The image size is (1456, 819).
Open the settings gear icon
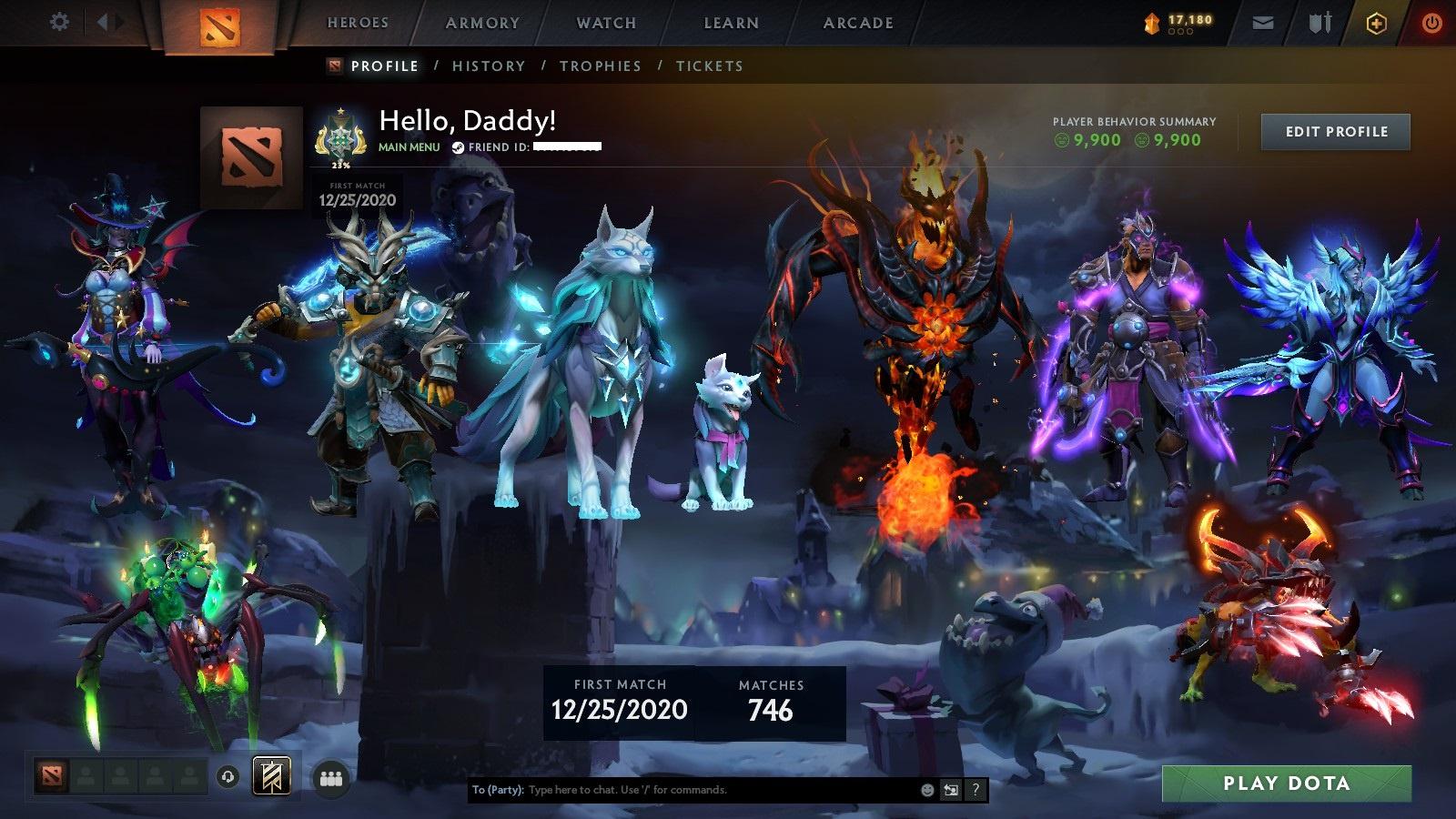[60, 21]
